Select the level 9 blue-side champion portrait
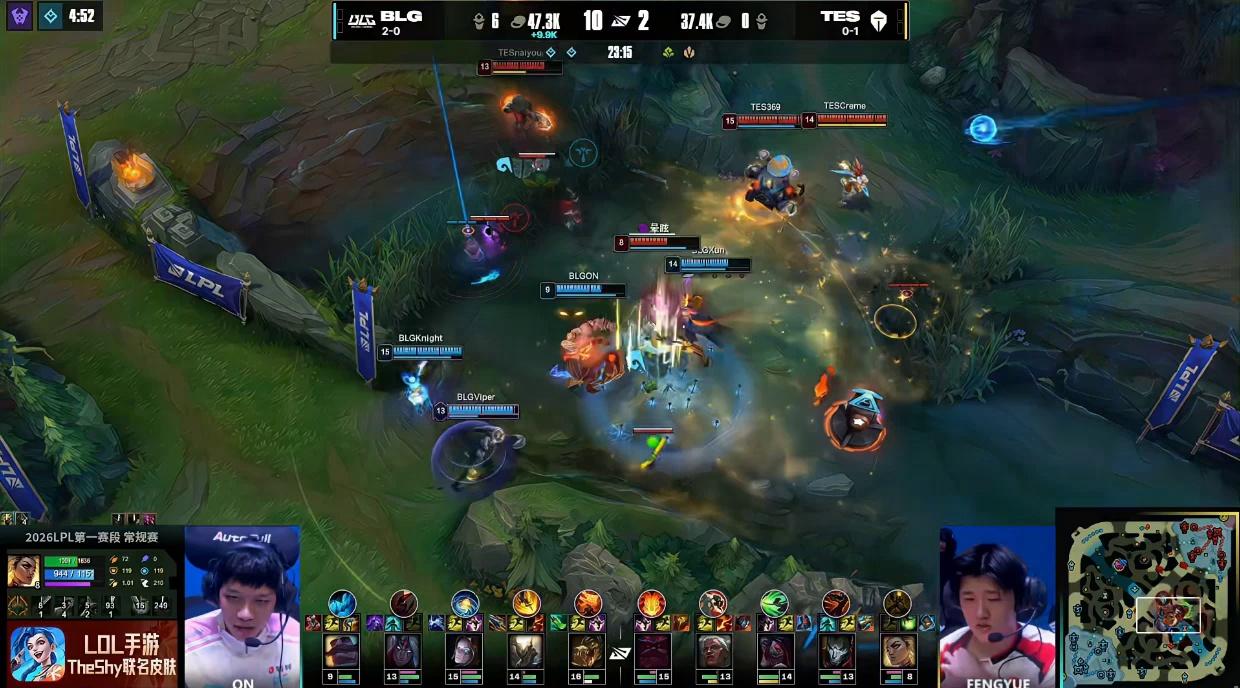The image size is (1240, 688). coord(341,650)
